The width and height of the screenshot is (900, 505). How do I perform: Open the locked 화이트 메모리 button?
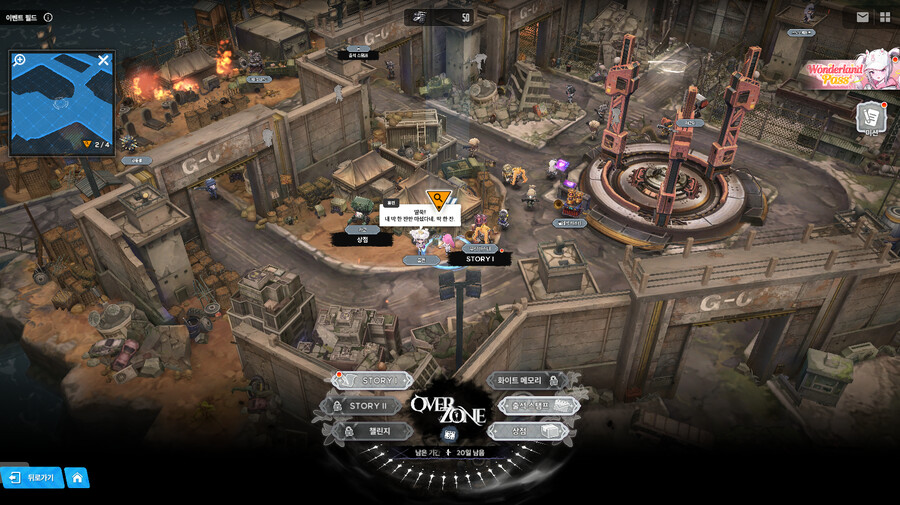pyautogui.click(x=524, y=381)
